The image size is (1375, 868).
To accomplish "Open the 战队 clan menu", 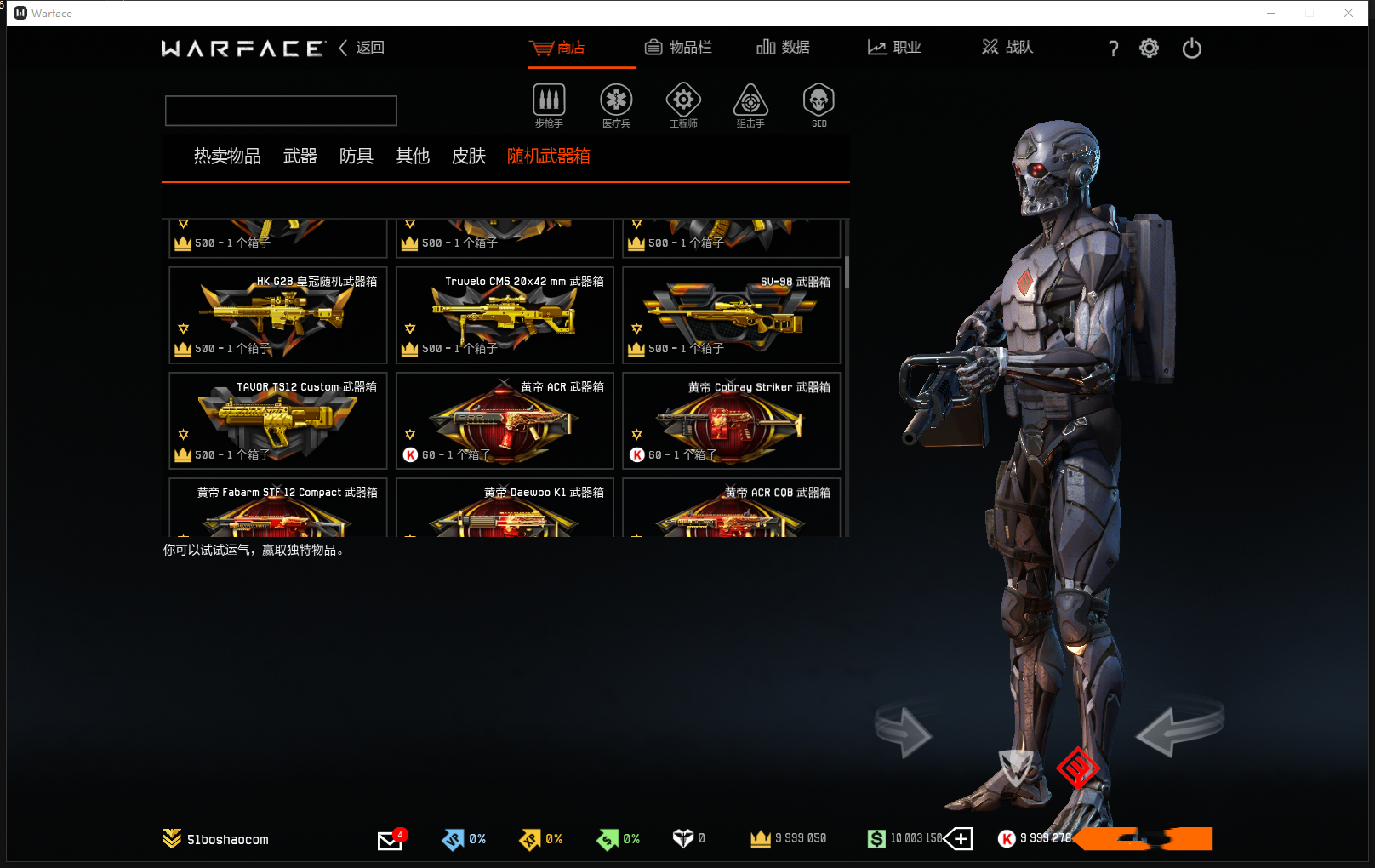I will [x=1007, y=48].
